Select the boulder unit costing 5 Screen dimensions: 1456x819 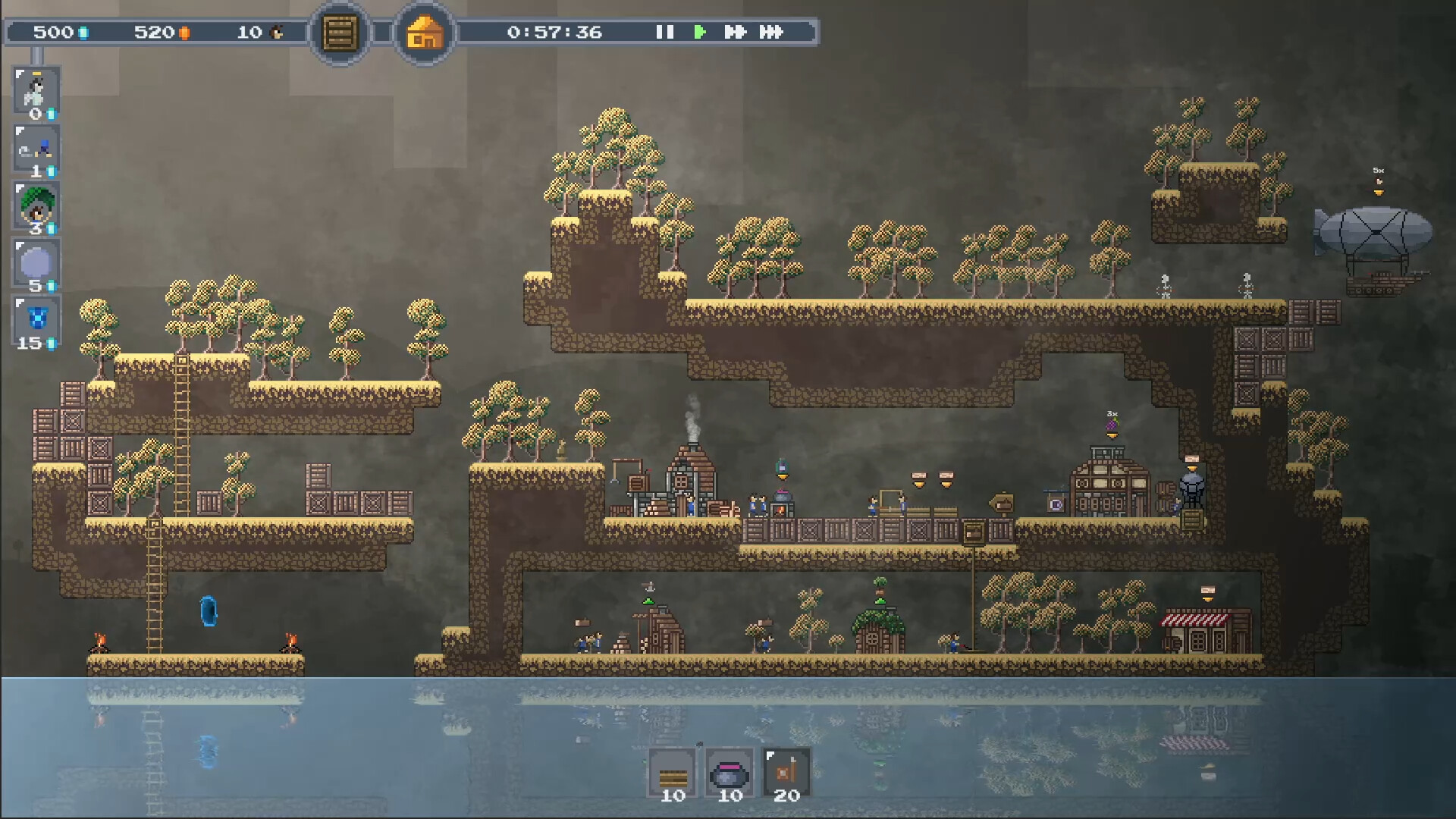click(x=35, y=263)
